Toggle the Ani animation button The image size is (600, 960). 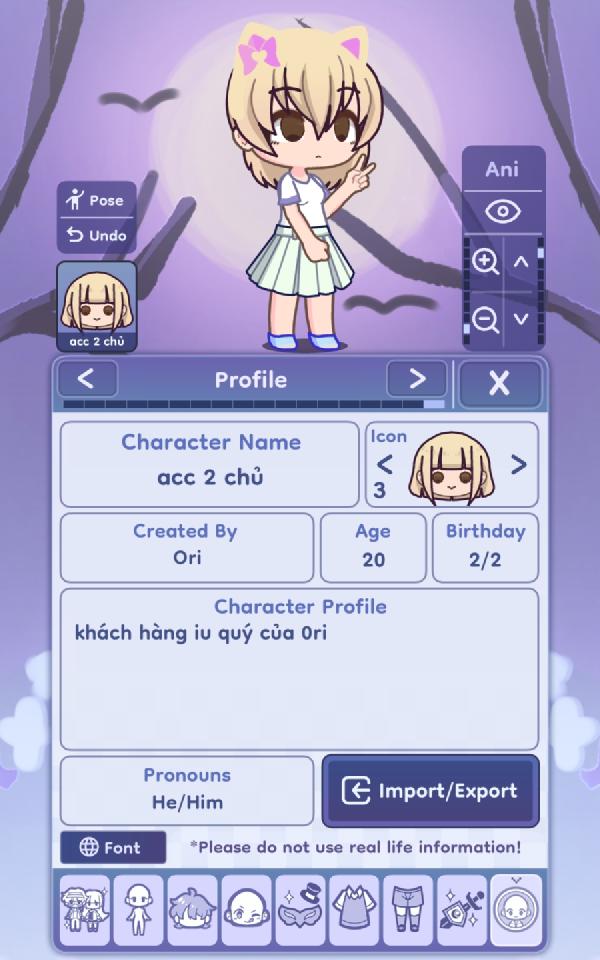503,170
